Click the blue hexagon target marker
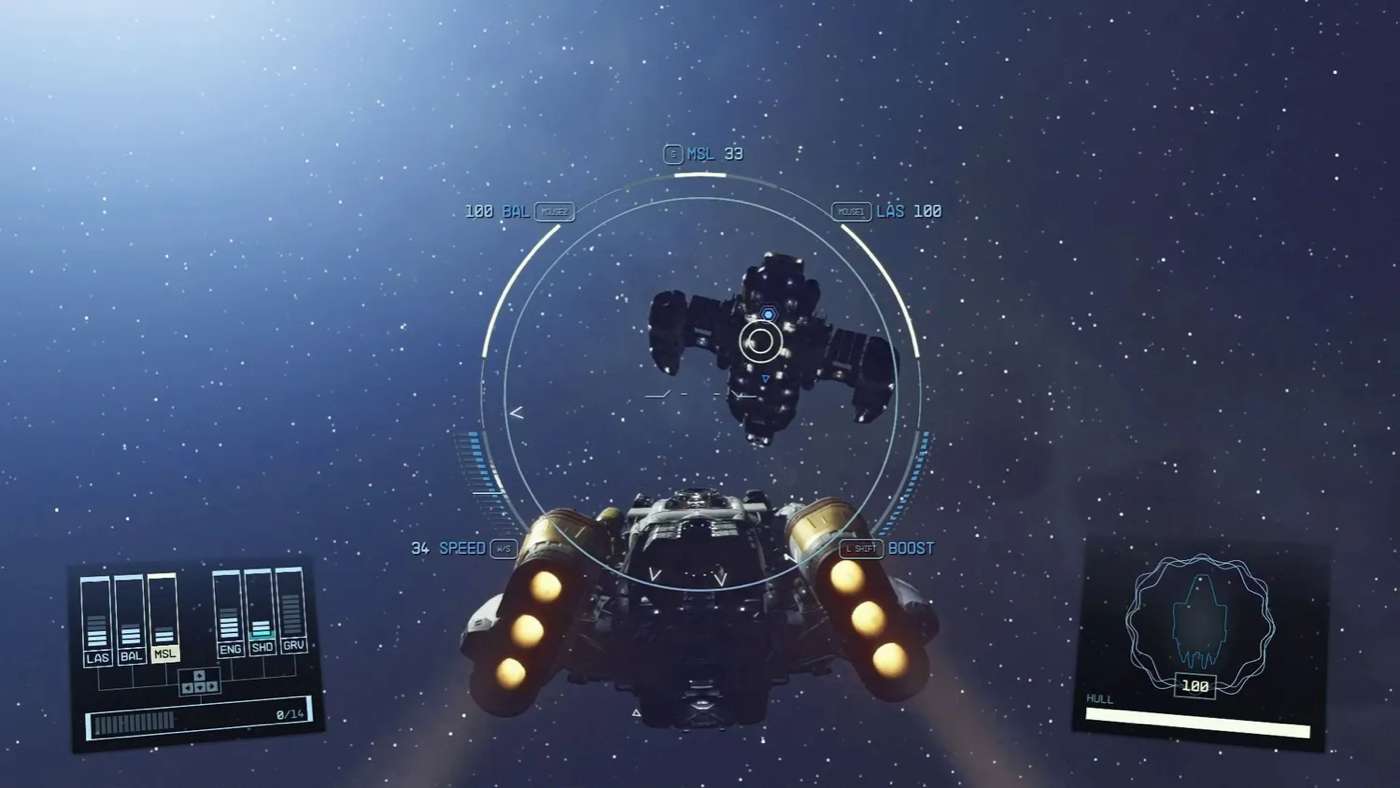Viewport: 1400px width, 788px height. click(x=768, y=314)
